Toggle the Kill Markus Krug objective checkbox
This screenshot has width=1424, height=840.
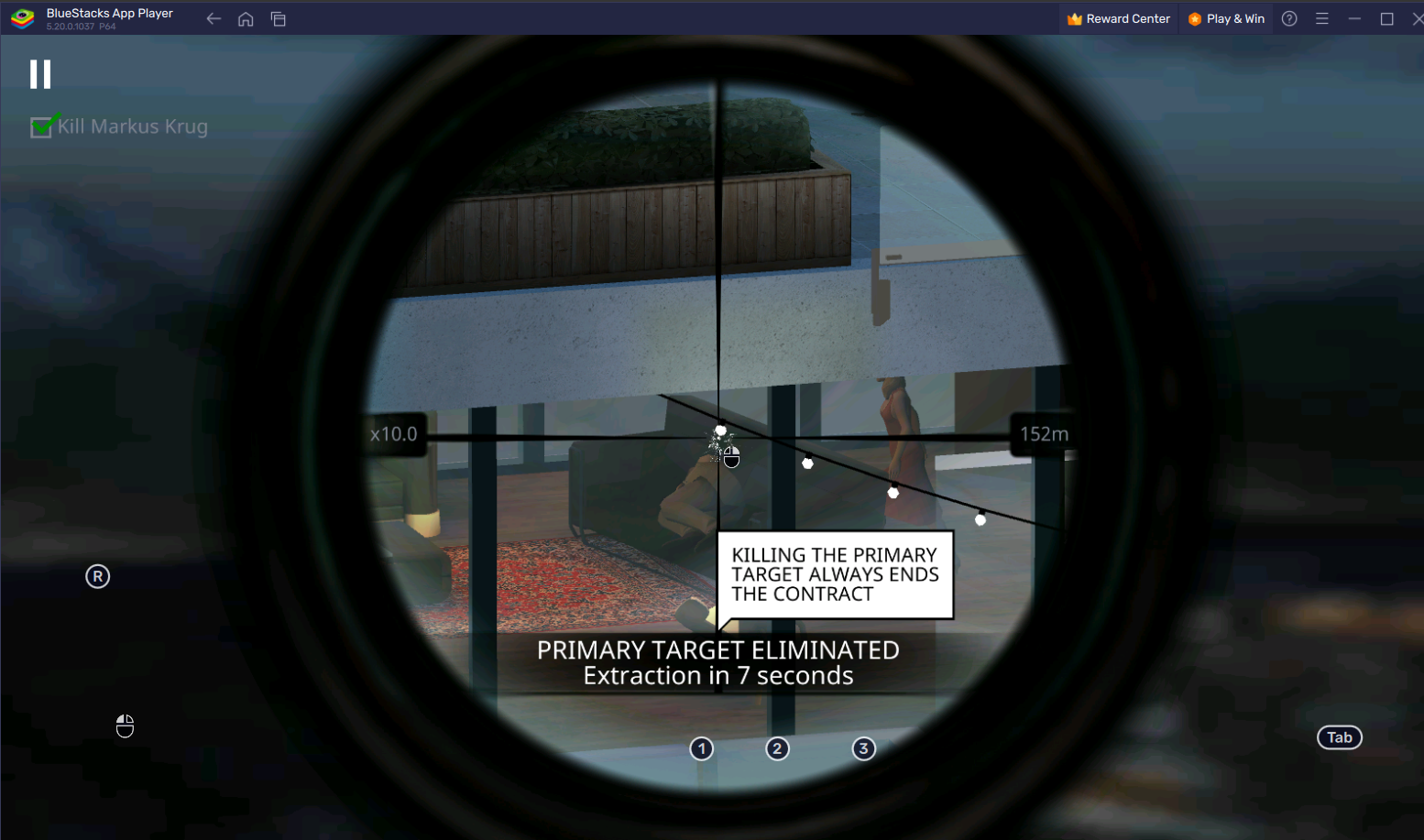[40, 126]
